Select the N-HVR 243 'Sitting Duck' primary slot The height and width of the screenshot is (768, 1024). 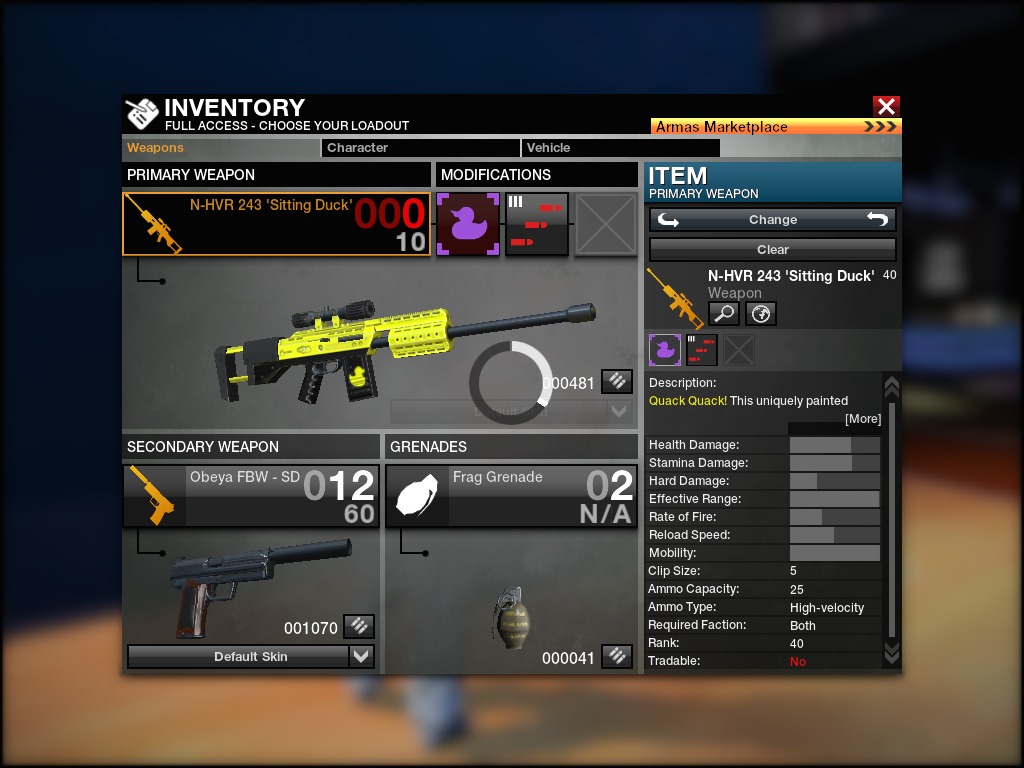pyautogui.click(x=277, y=224)
